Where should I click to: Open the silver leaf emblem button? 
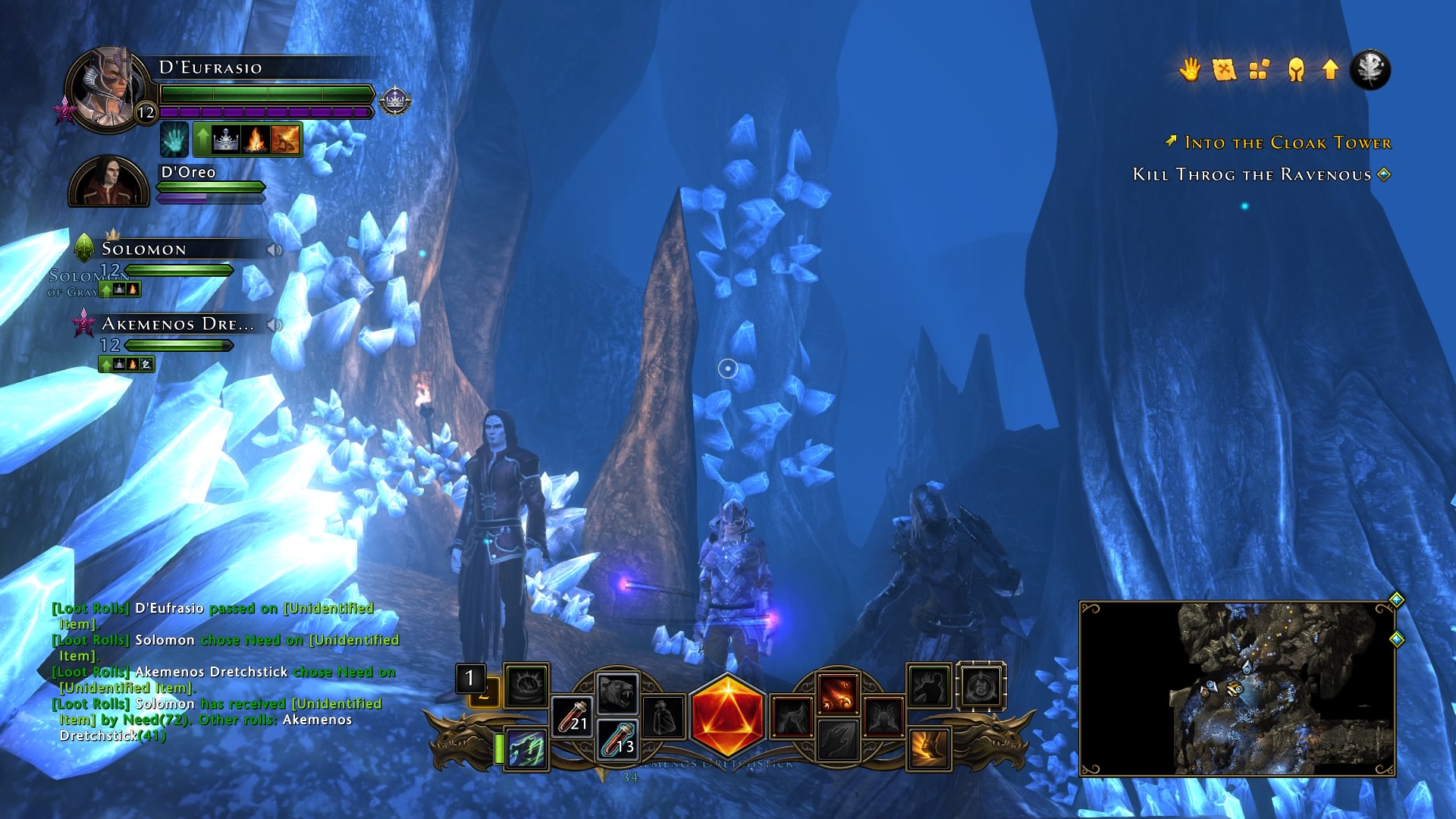point(1370,70)
